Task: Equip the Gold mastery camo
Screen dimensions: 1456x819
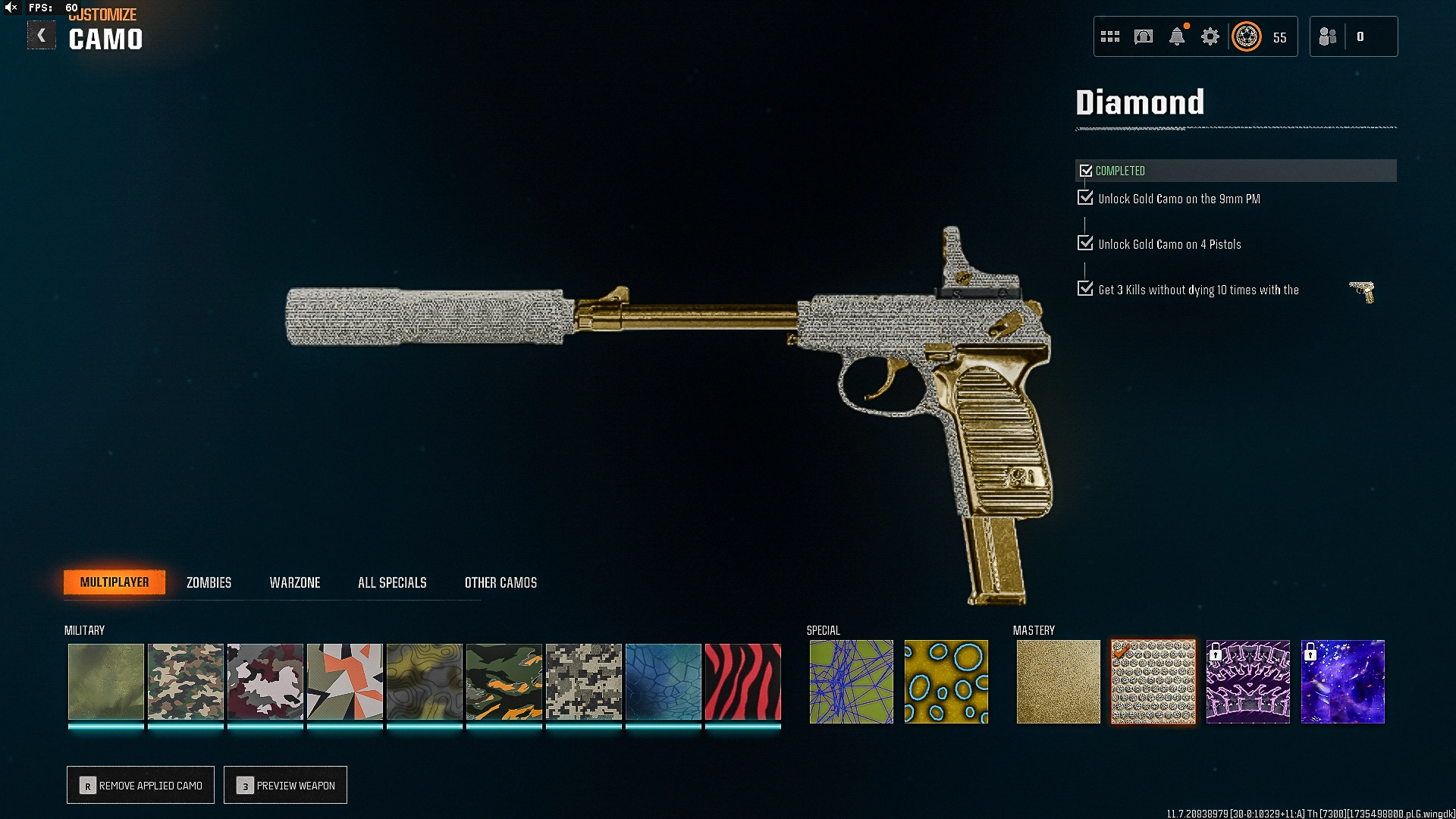Action: click(1058, 681)
